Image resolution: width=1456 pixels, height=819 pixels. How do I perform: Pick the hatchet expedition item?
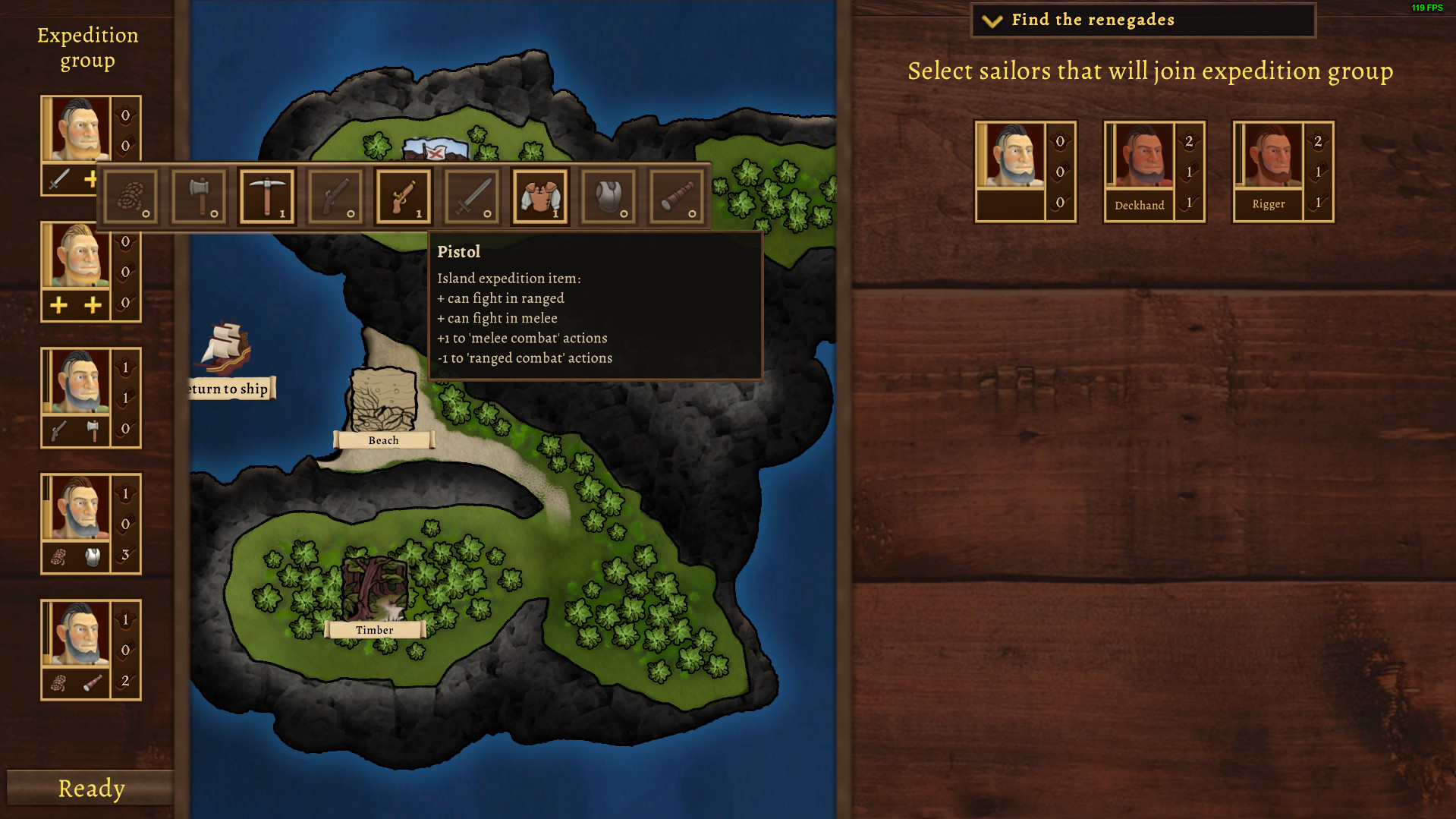click(x=199, y=196)
